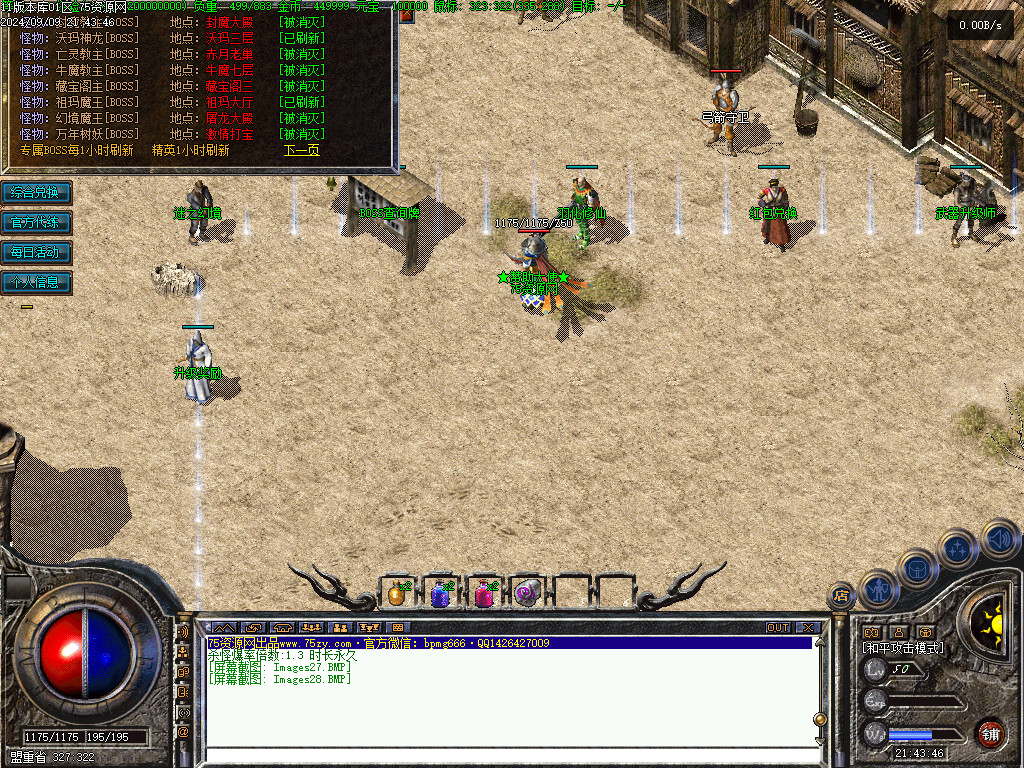The width and height of the screenshot is (1024, 768).
Task: Show the 个人信息 personal info panel
Action: [x=36, y=282]
